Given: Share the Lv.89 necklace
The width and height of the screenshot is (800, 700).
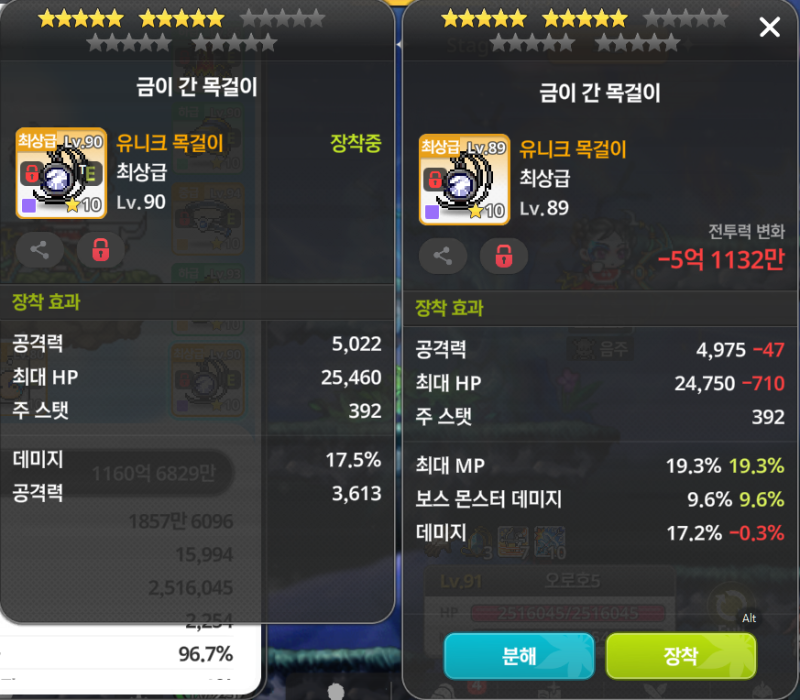Looking at the screenshot, I should tap(443, 256).
